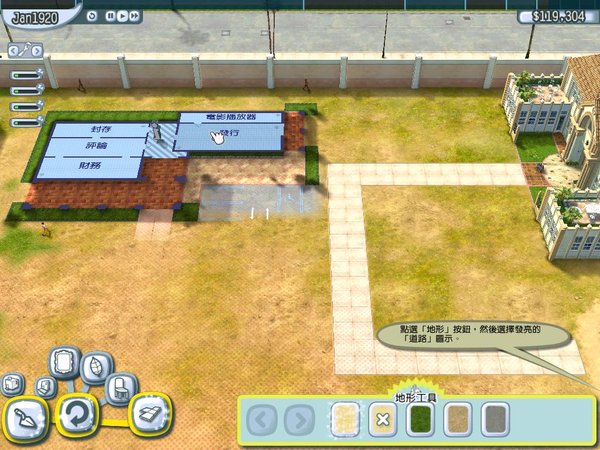Choose the X remove-terrain tile
600x450 pixels.
[380, 420]
